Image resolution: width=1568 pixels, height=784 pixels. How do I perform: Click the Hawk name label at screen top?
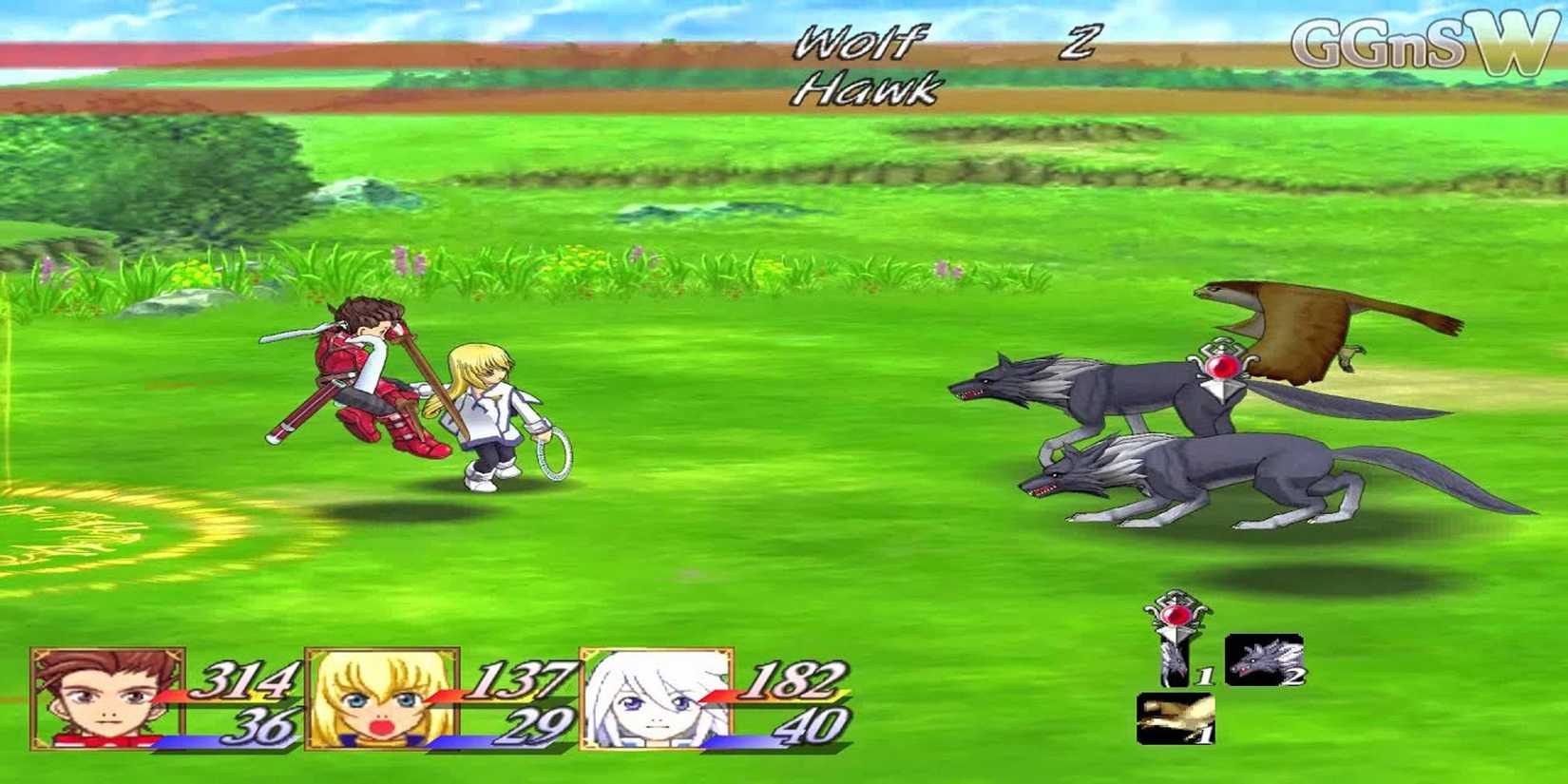tap(865, 90)
